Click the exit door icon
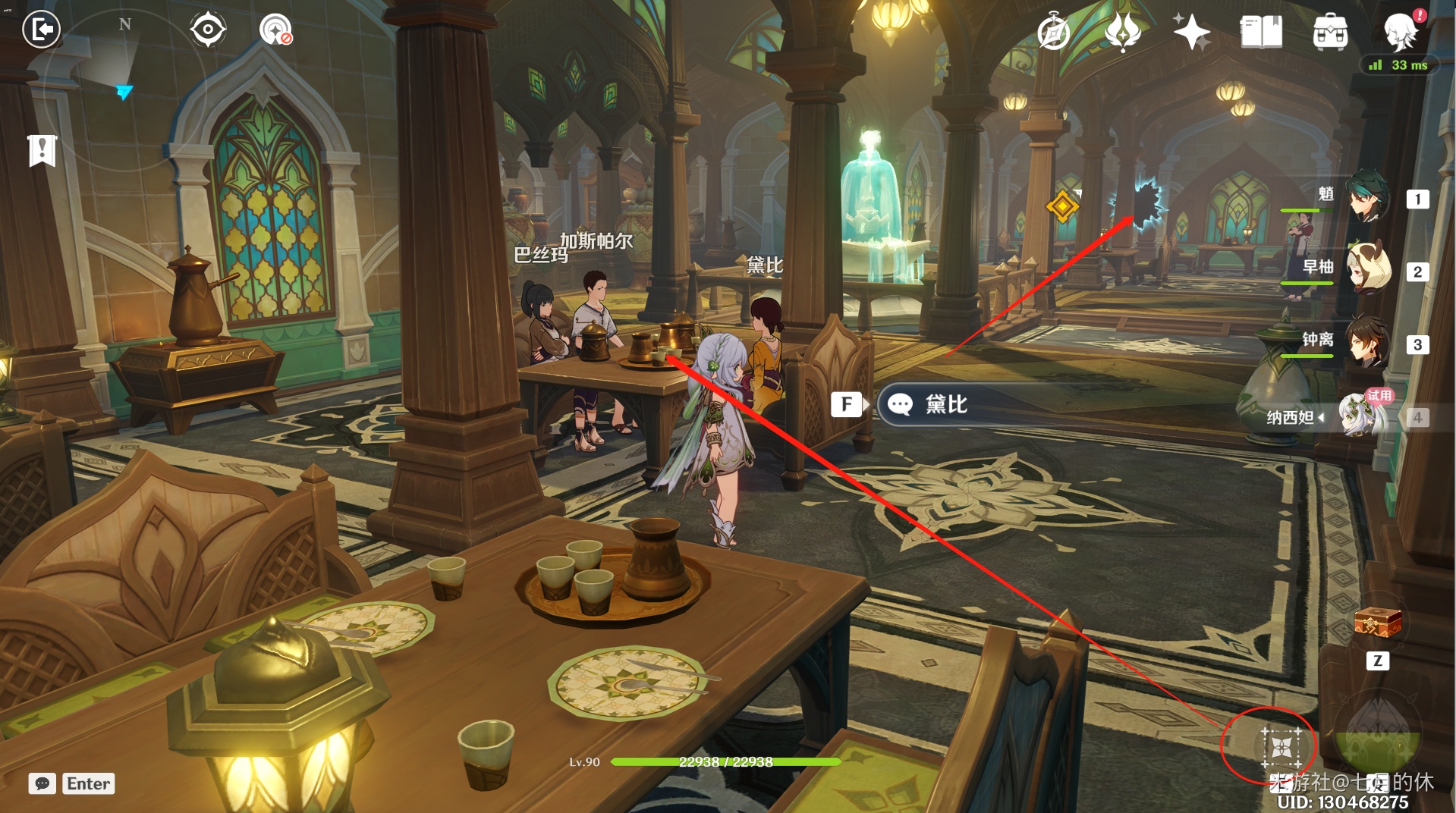This screenshot has height=813, width=1456. pyautogui.click(x=41, y=30)
